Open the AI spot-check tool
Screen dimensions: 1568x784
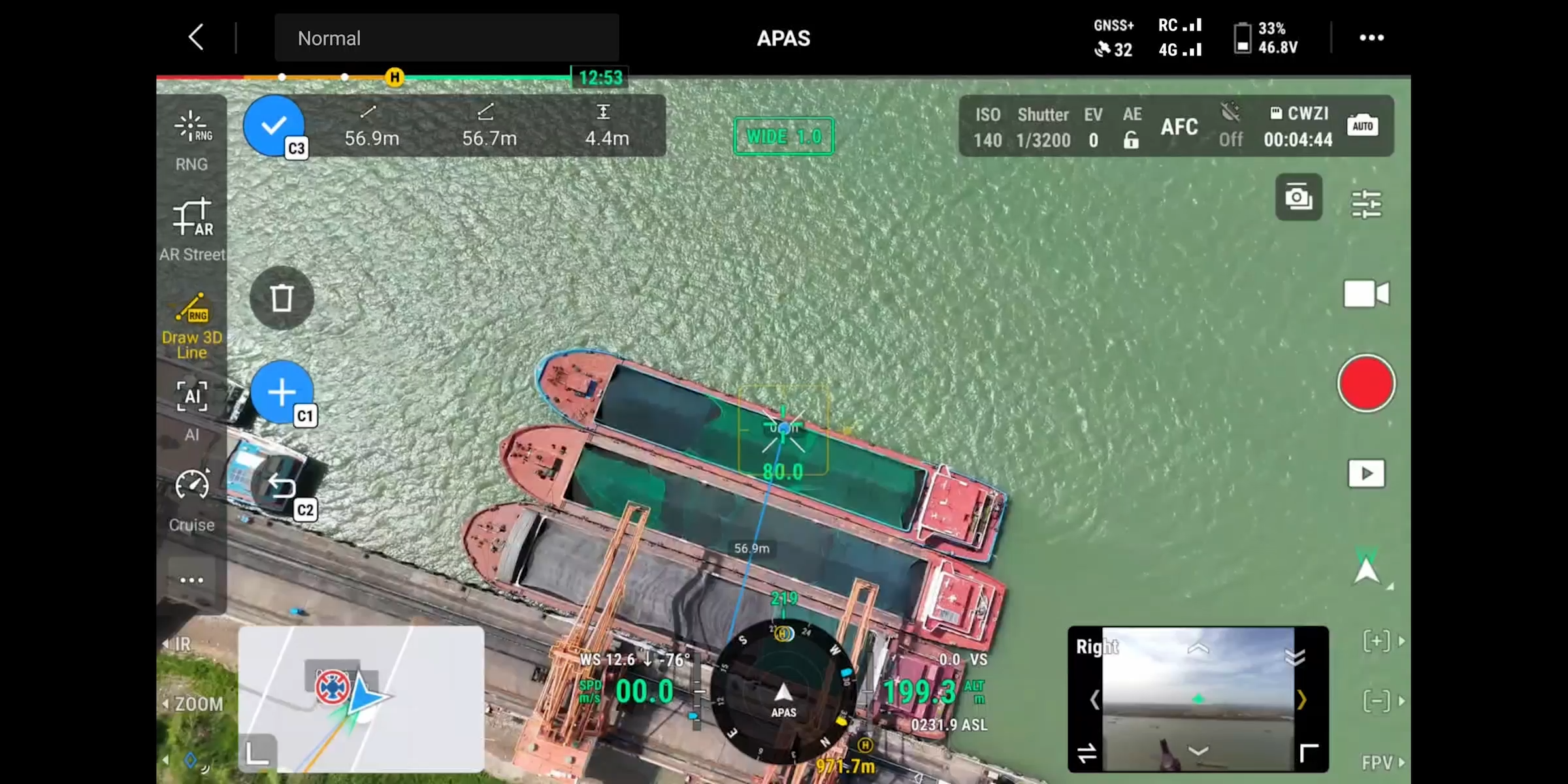click(191, 408)
